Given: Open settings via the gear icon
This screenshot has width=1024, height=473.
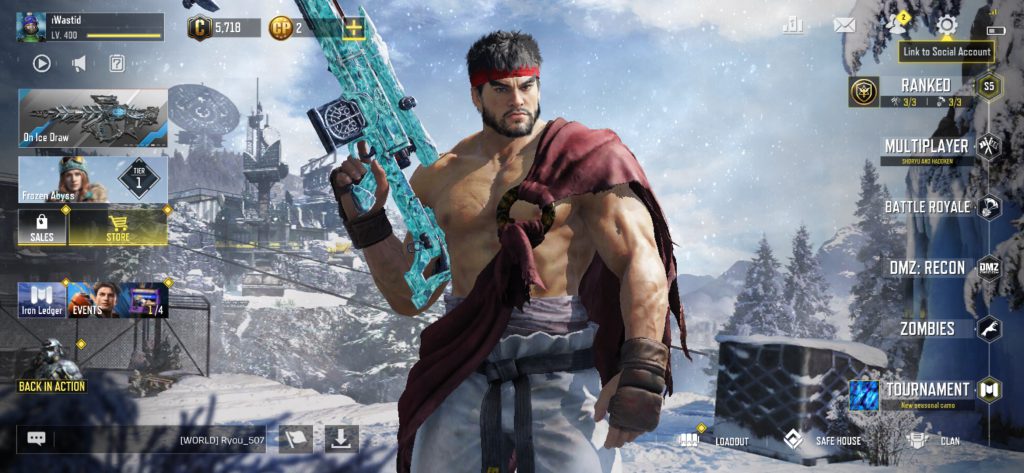Looking at the screenshot, I should tap(945, 25).
